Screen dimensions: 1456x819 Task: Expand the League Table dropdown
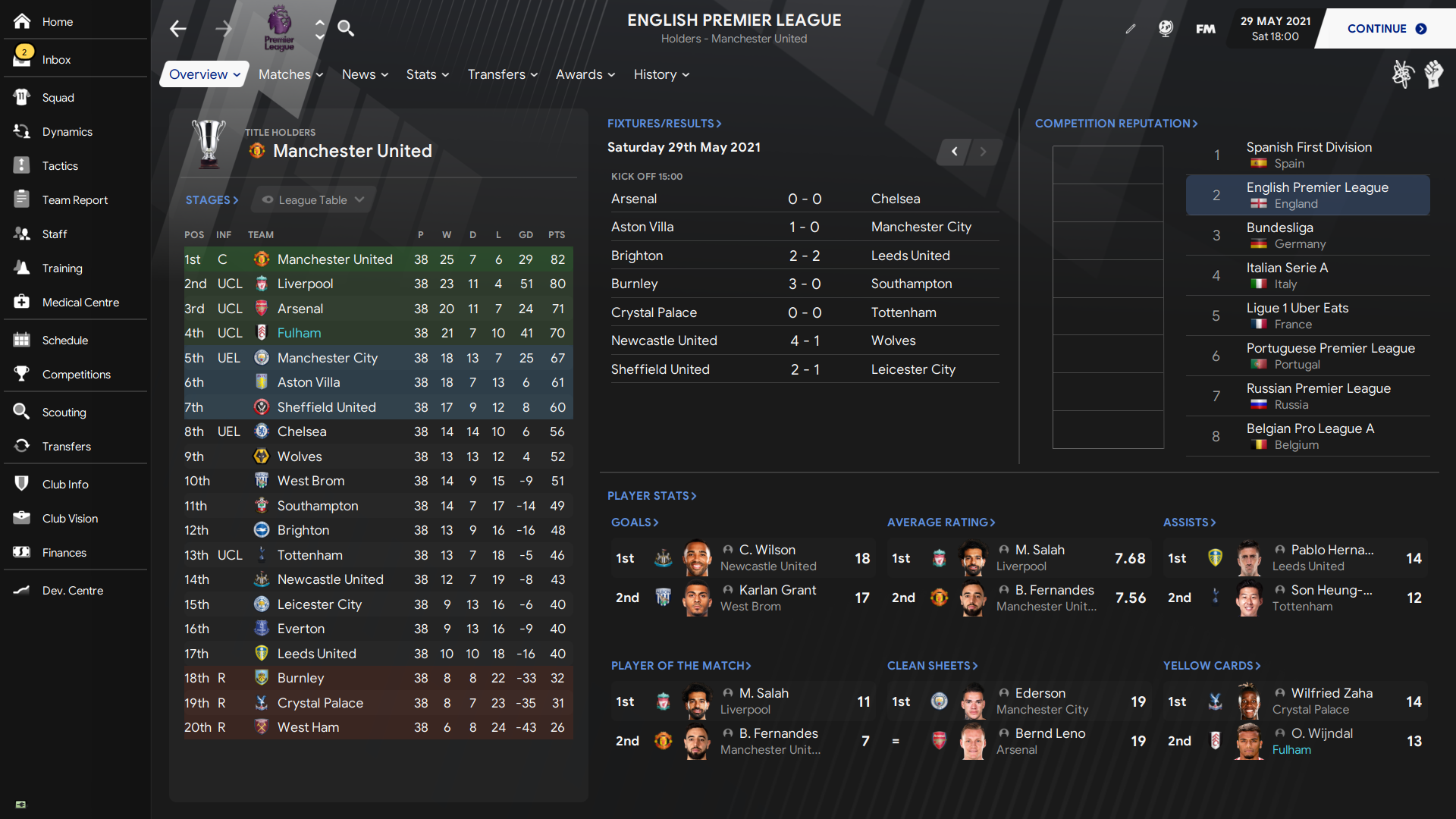[313, 200]
